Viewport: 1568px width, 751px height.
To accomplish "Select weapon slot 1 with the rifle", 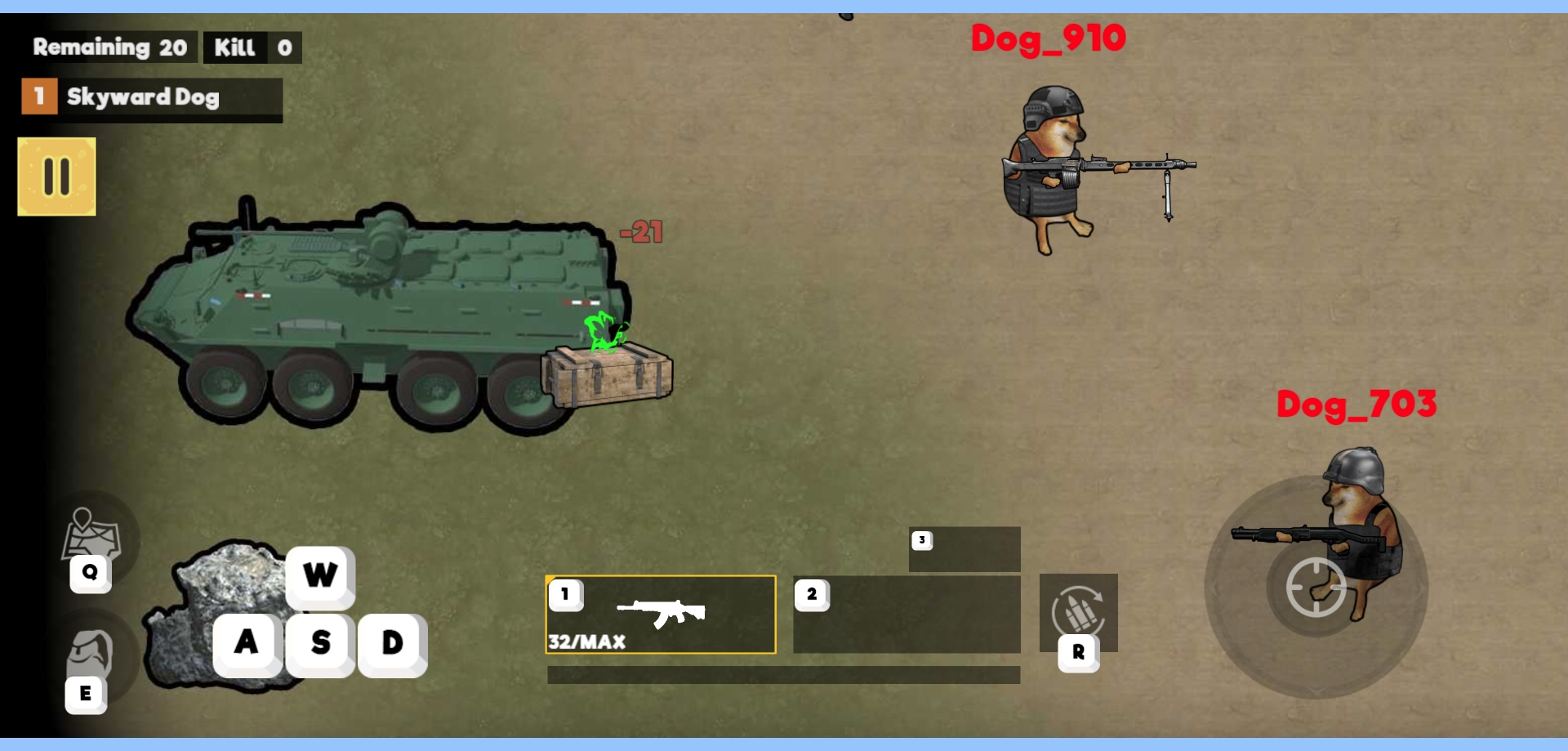I will pos(660,615).
